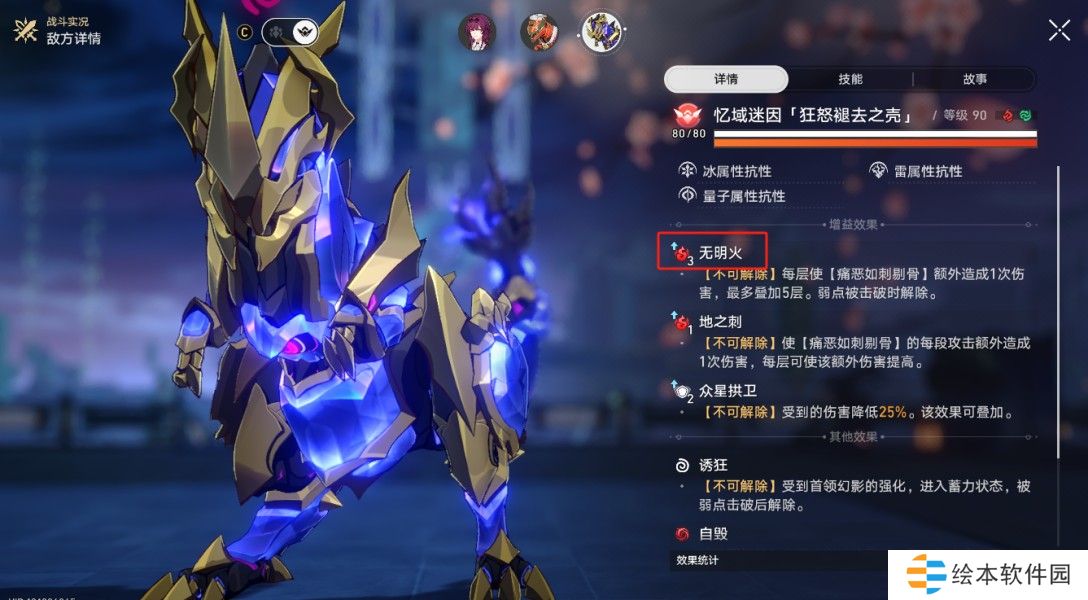This screenshot has width=1088, height=600.
Task: Click the 雷属性抗性 resistance icon
Action: tap(879, 171)
